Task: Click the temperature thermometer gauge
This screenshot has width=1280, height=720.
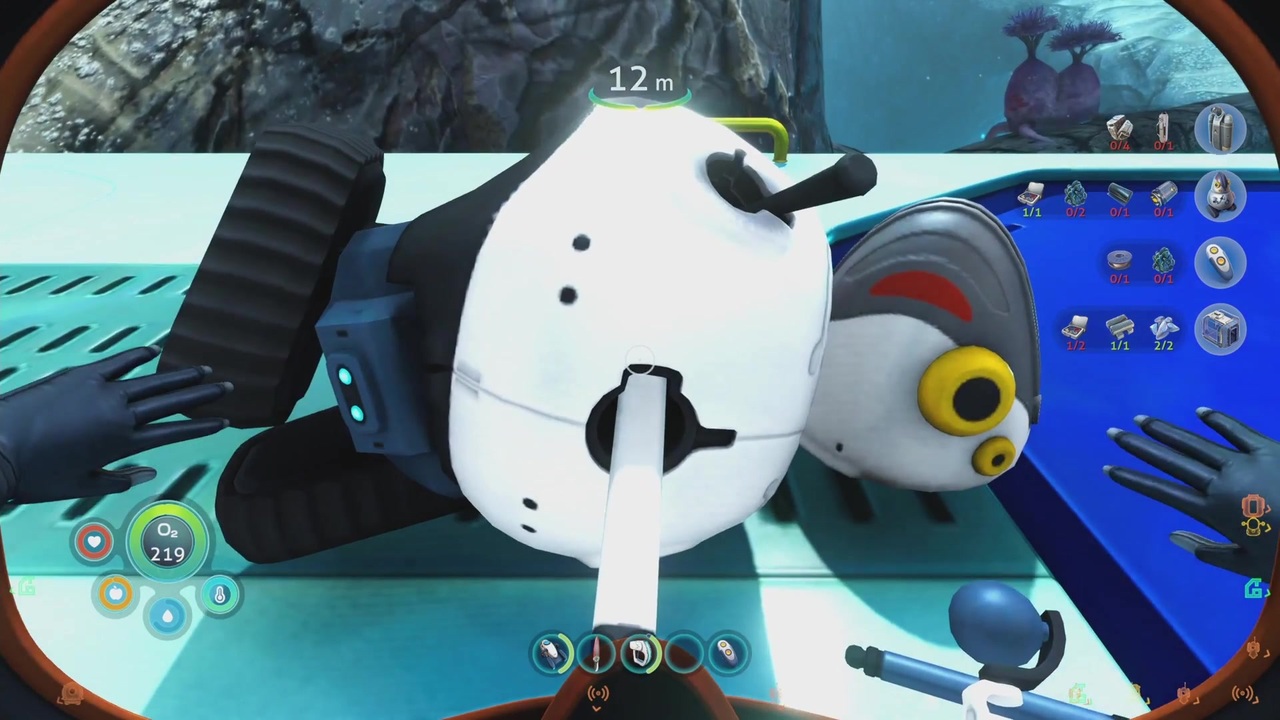Action: coord(219,594)
